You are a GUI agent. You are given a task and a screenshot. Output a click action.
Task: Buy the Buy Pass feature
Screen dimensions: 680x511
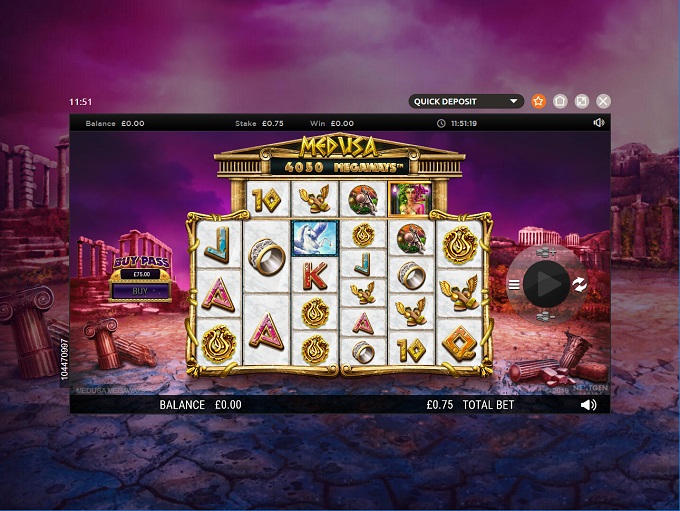pos(140,291)
